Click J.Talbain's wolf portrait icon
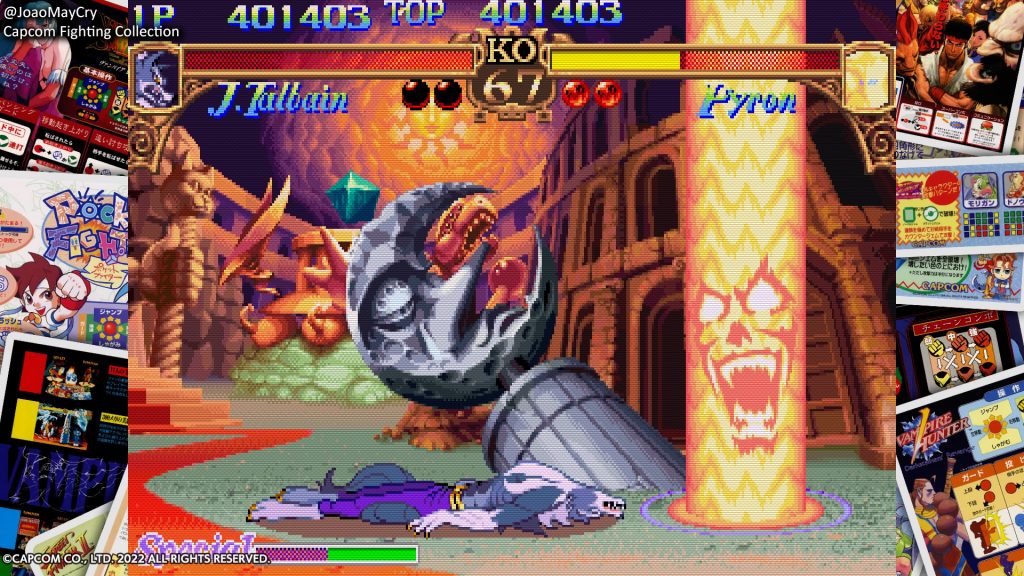The height and width of the screenshot is (576, 1024). pos(155,77)
